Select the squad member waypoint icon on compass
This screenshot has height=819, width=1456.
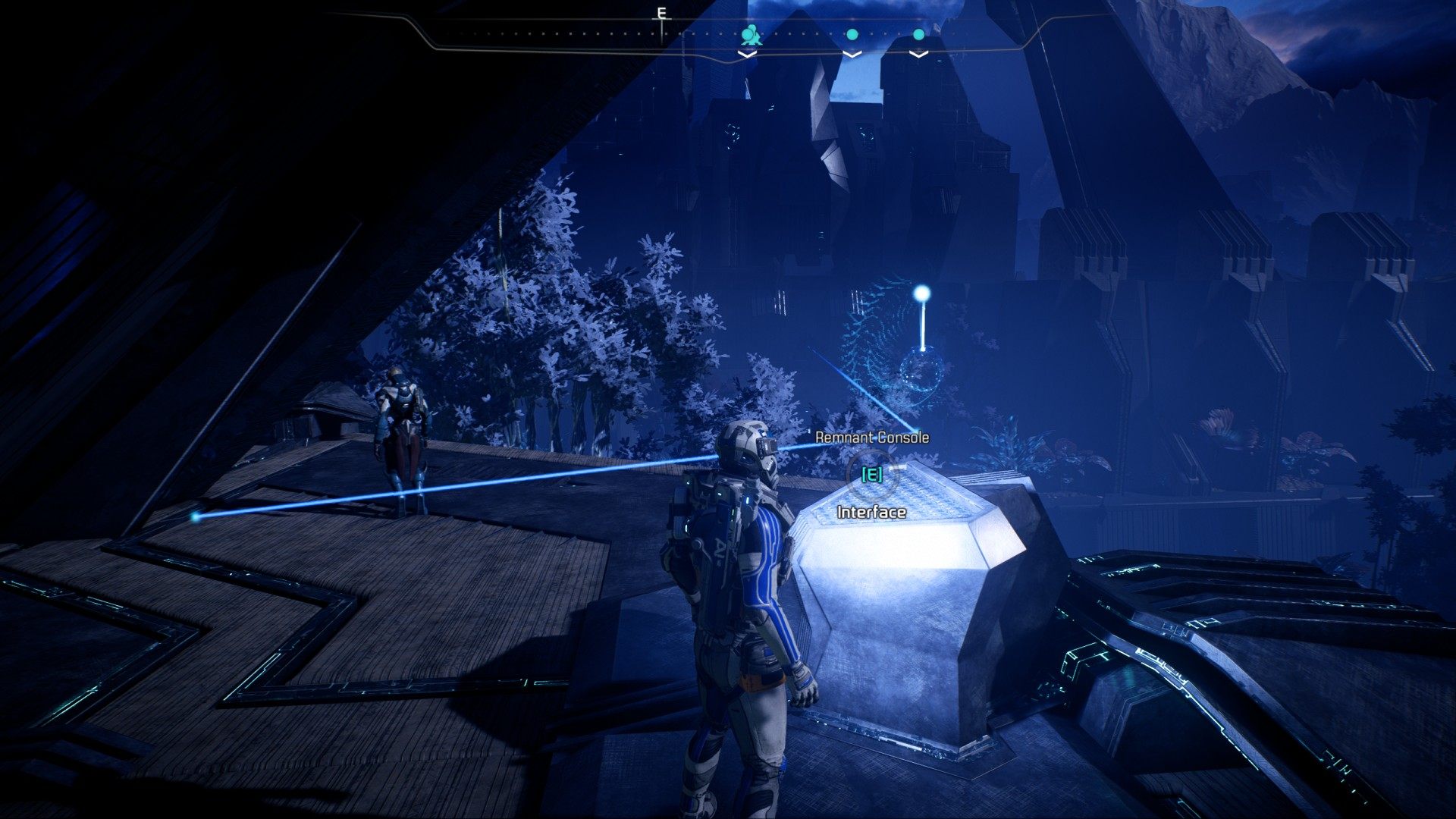(x=751, y=34)
